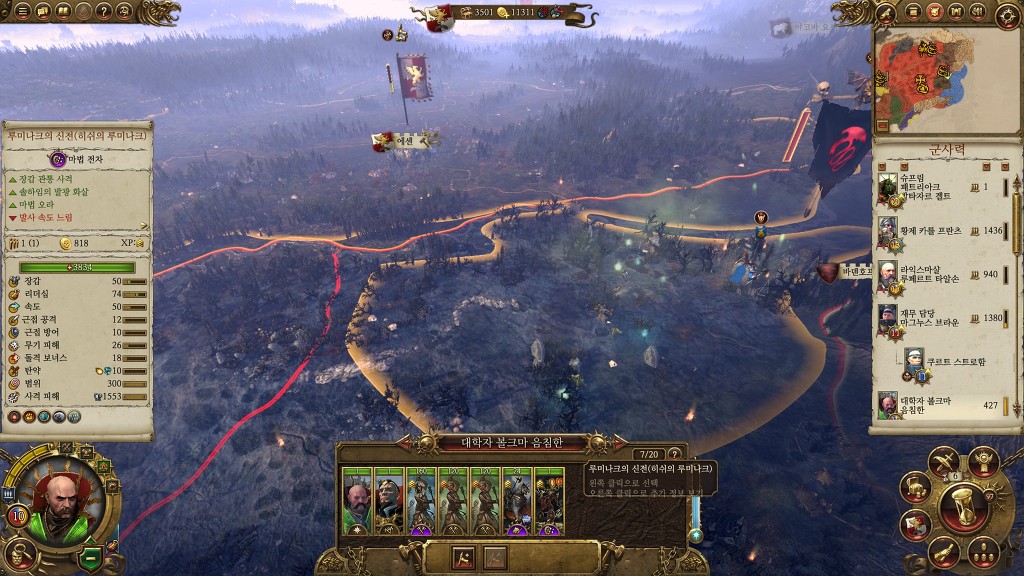The image size is (1024, 576).
Task: Click the minimap compass button
Action: point(1007,14)
